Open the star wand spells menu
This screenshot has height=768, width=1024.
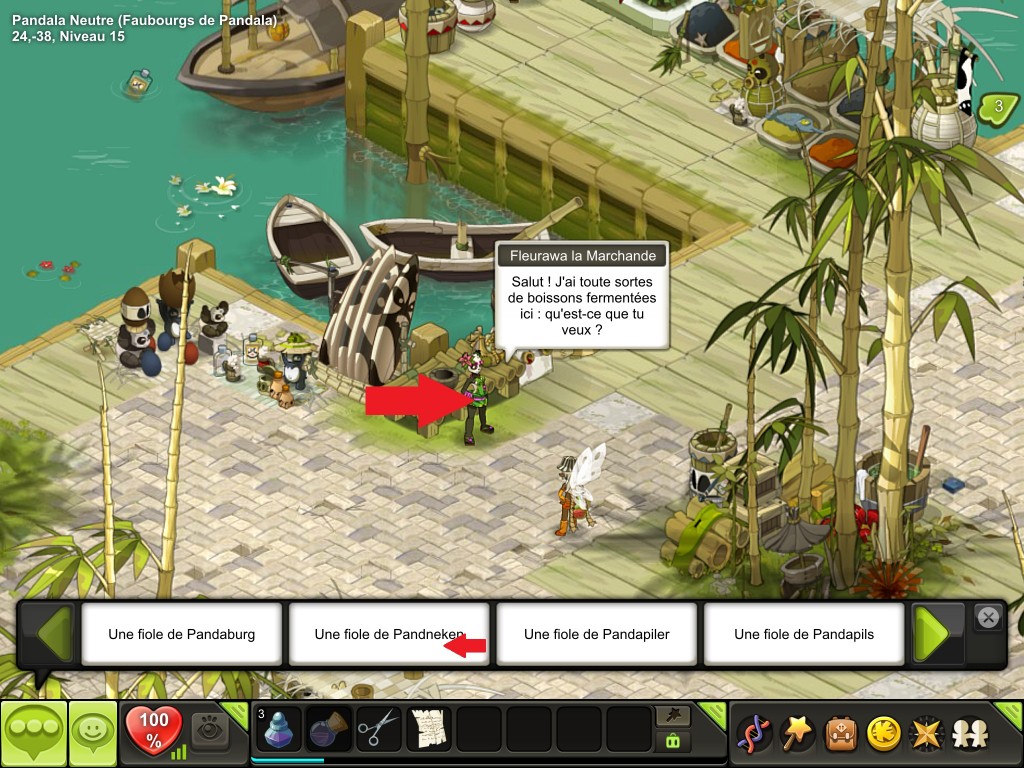tap(797, 734)
